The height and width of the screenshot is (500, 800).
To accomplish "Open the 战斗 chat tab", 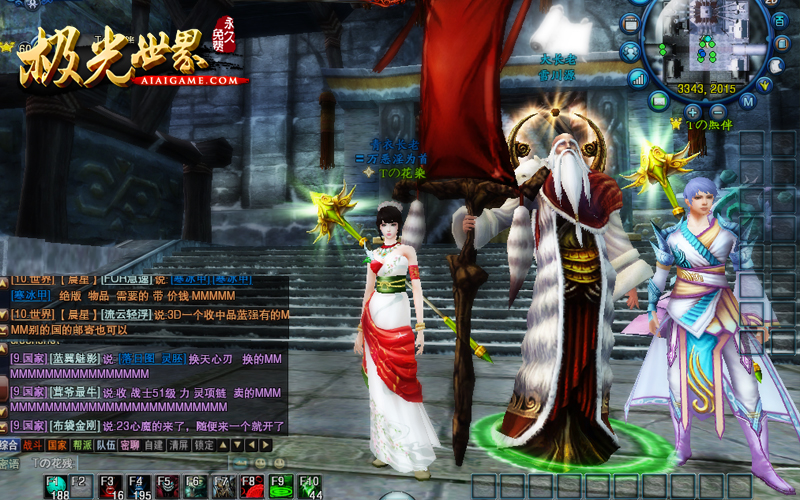I will pyautogui.click(x=34, y=445).
